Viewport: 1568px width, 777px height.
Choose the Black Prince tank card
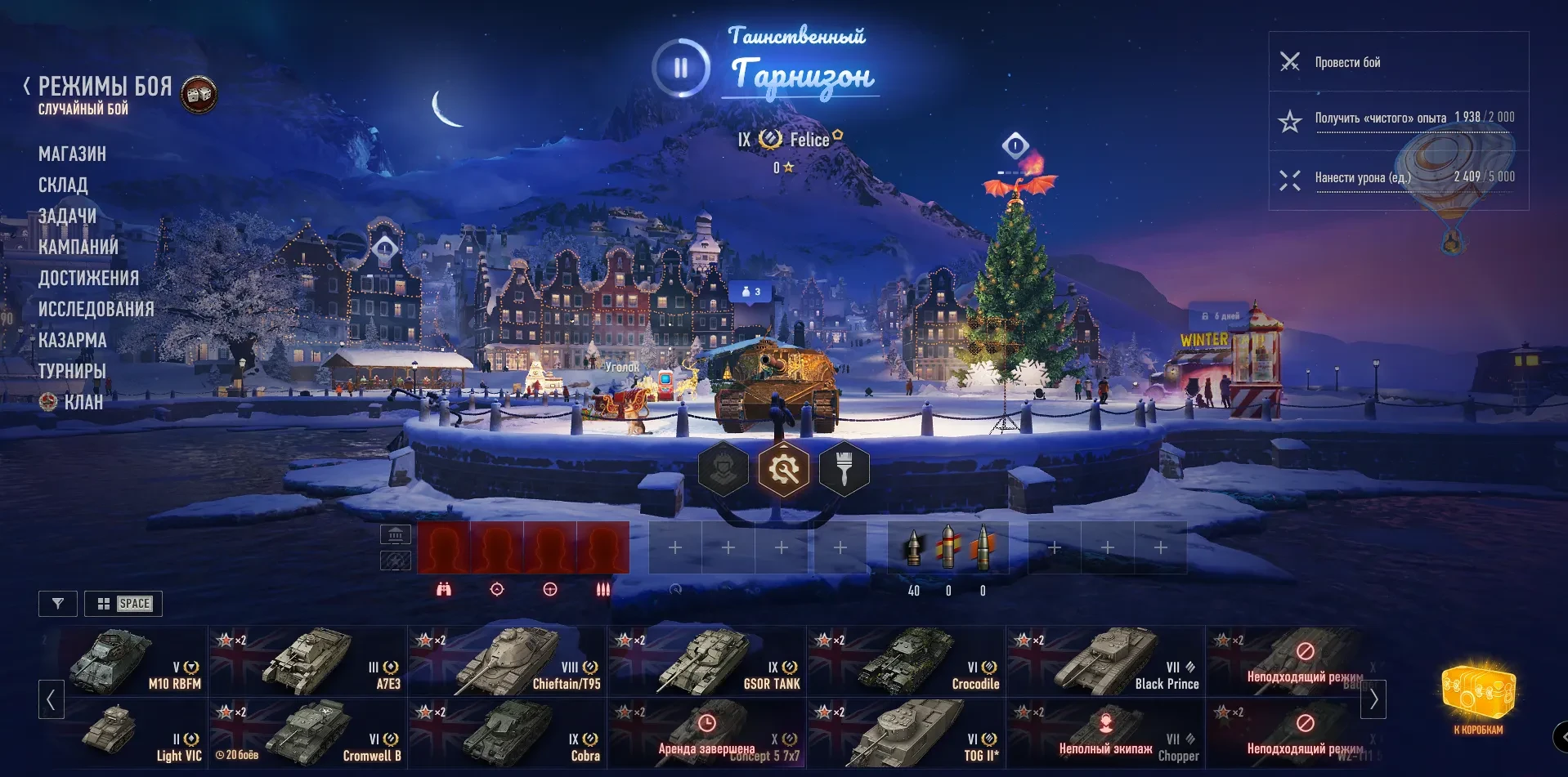(1106, 661)
